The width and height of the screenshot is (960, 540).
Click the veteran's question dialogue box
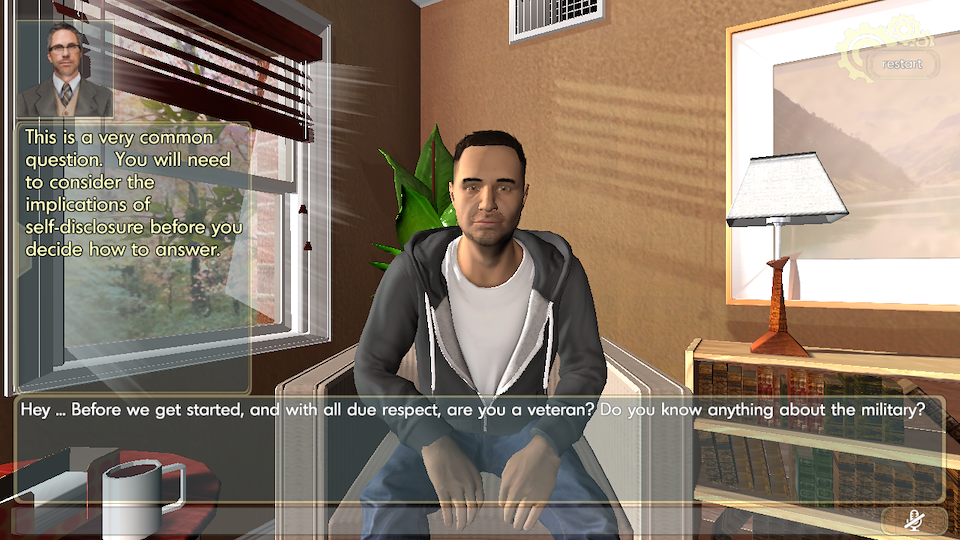[478, 448]
